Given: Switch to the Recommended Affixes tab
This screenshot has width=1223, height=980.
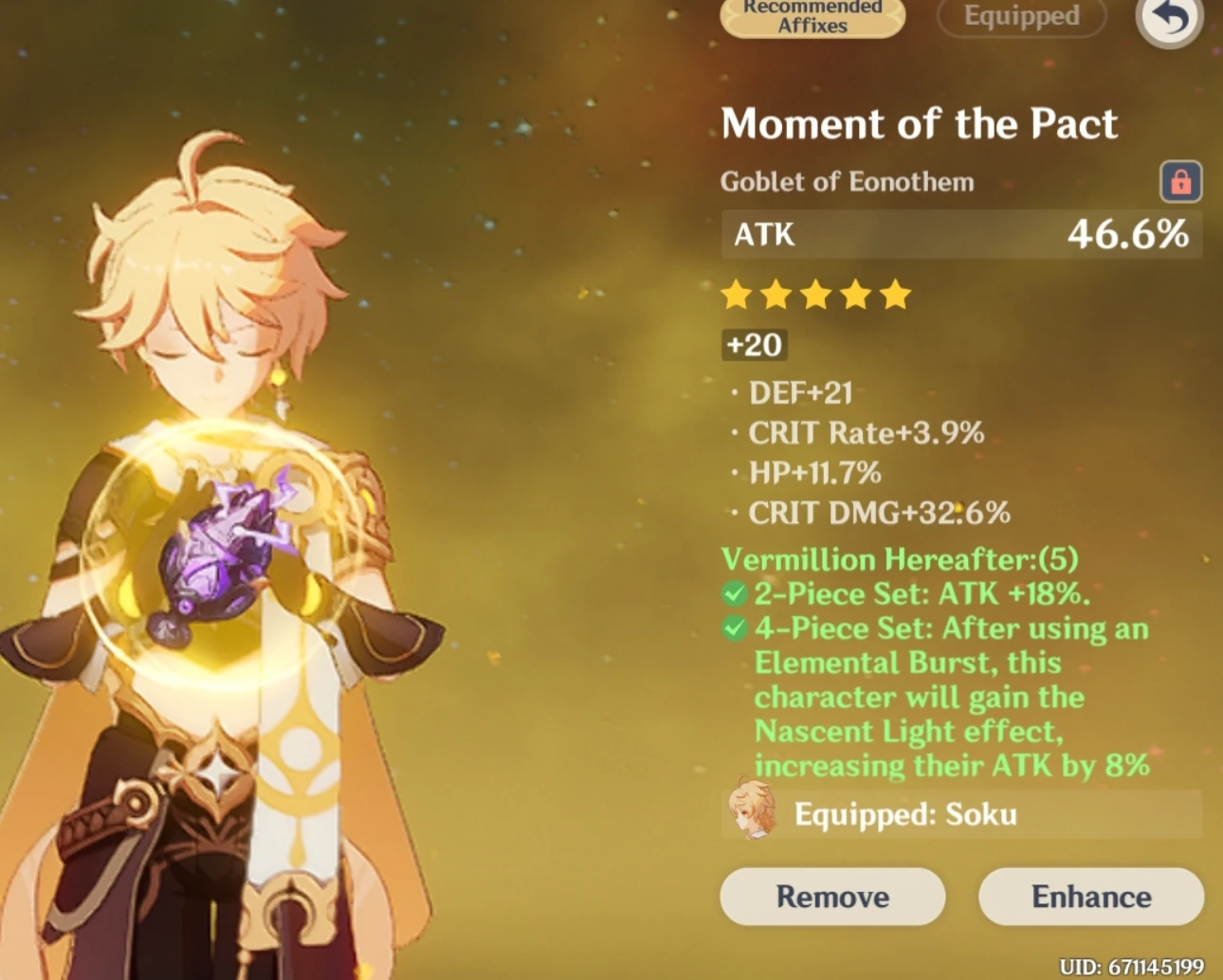Looking at the screenshot, I should coord(812,16).
